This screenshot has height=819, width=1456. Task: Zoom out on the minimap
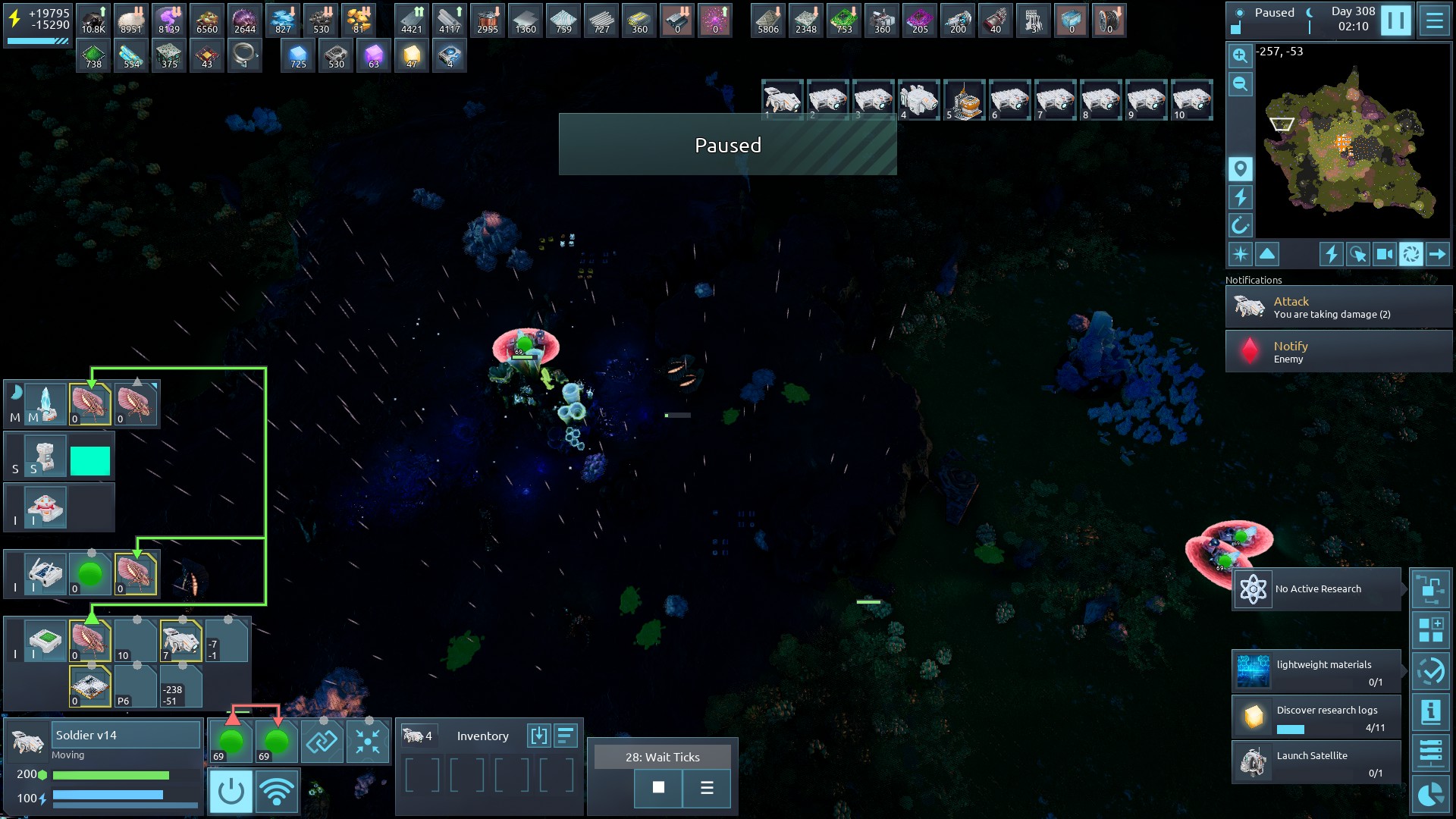tap(1240, 84)
